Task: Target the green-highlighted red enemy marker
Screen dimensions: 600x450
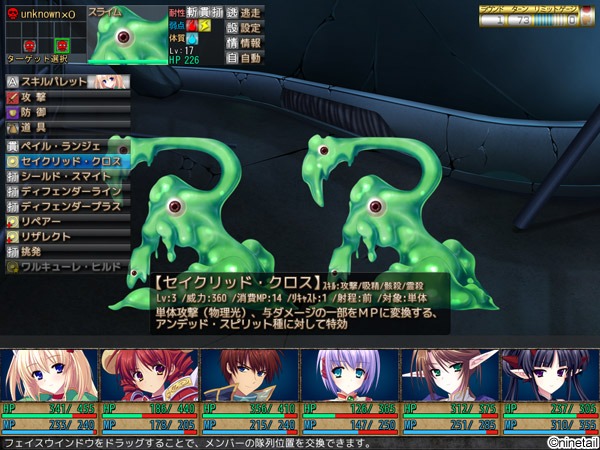Action: point(62,45)
